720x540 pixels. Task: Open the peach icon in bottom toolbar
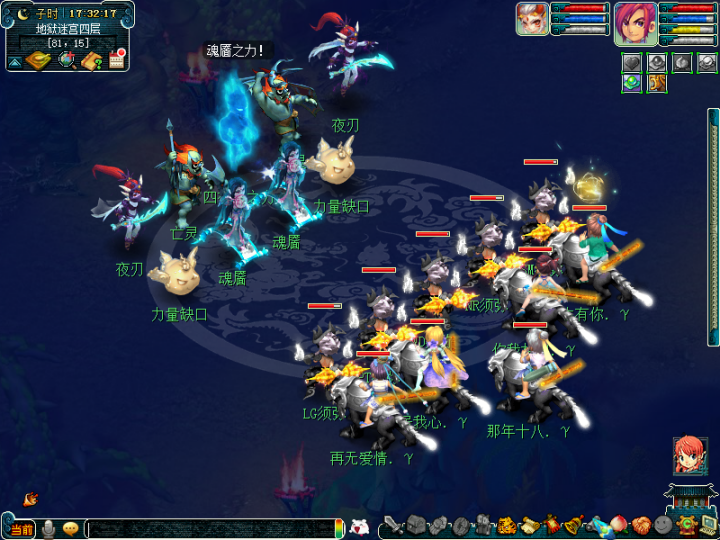619,525
